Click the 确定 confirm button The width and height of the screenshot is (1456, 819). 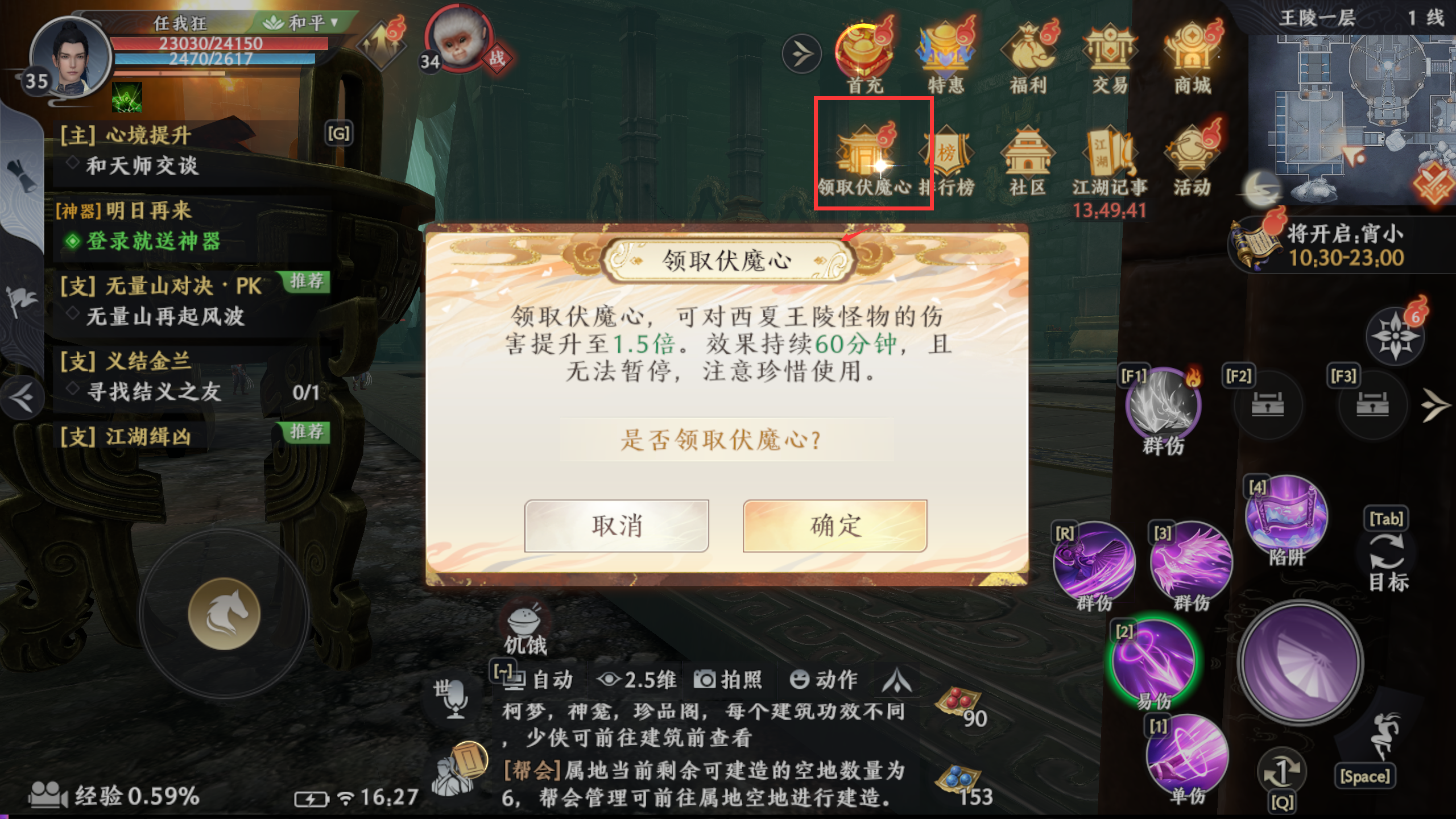pos(834,527)
